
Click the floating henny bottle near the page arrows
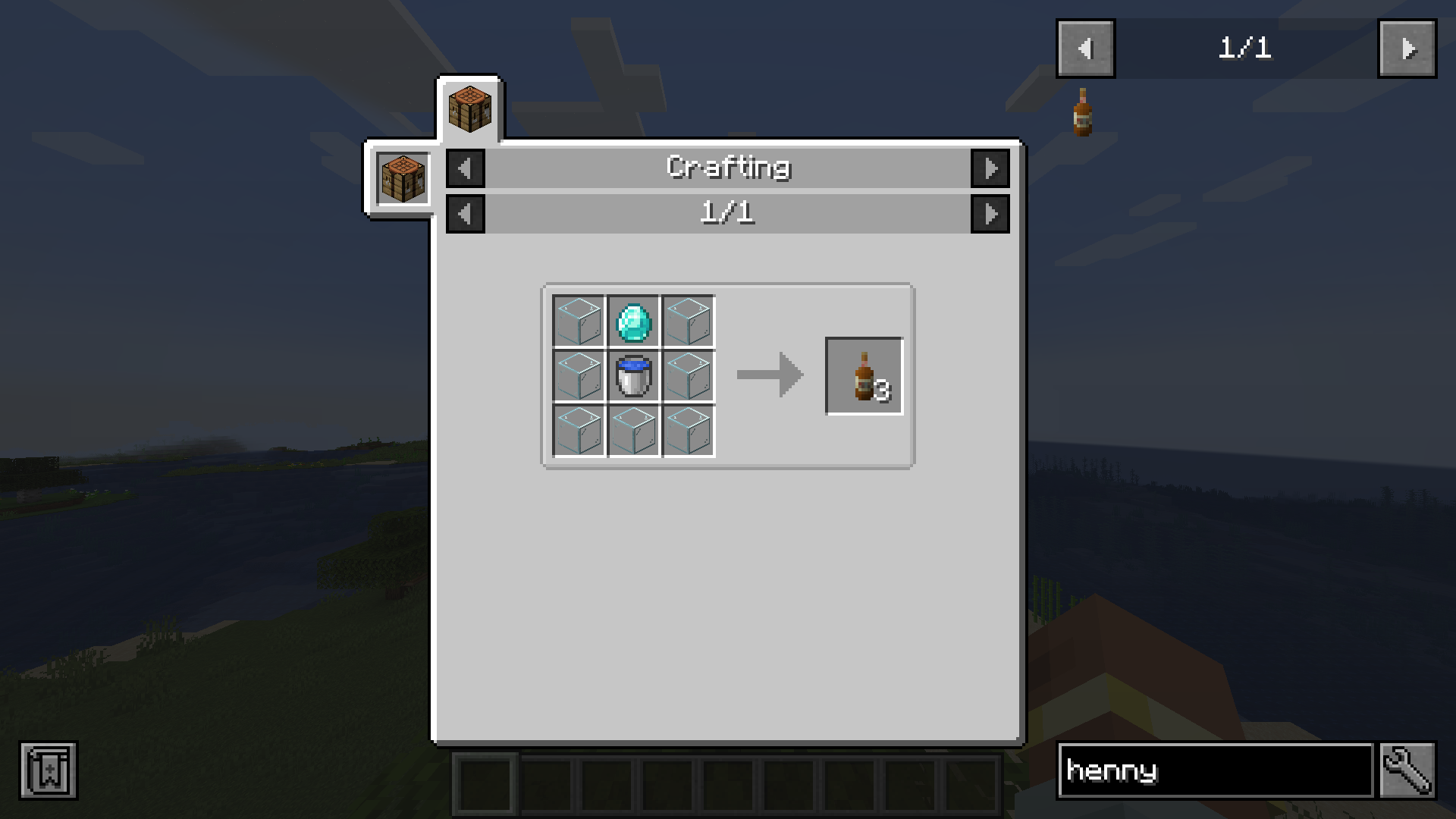tap(1082, 114)
